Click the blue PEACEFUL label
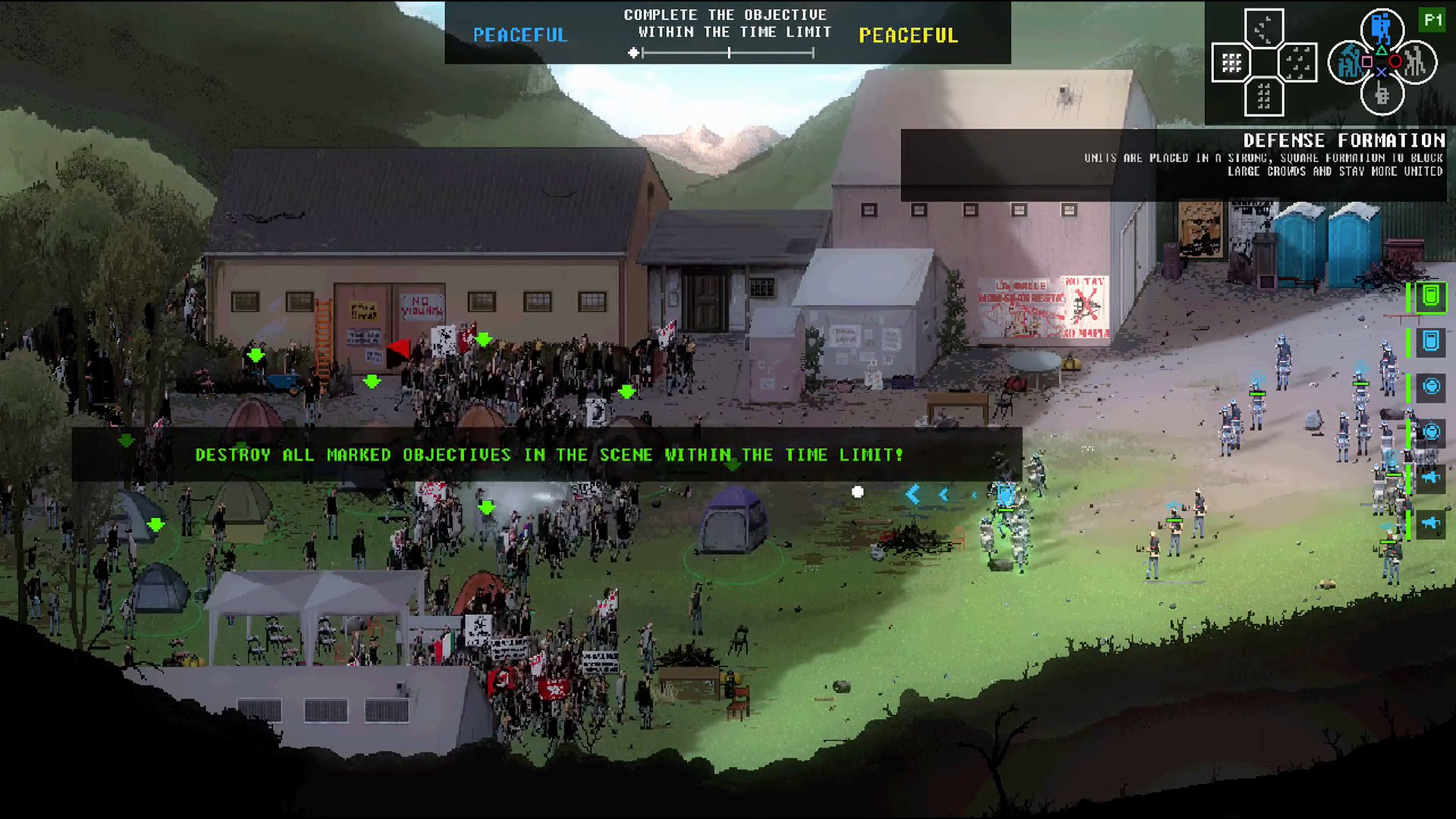Screen dimensions: 1456x819 coord(519,34)
